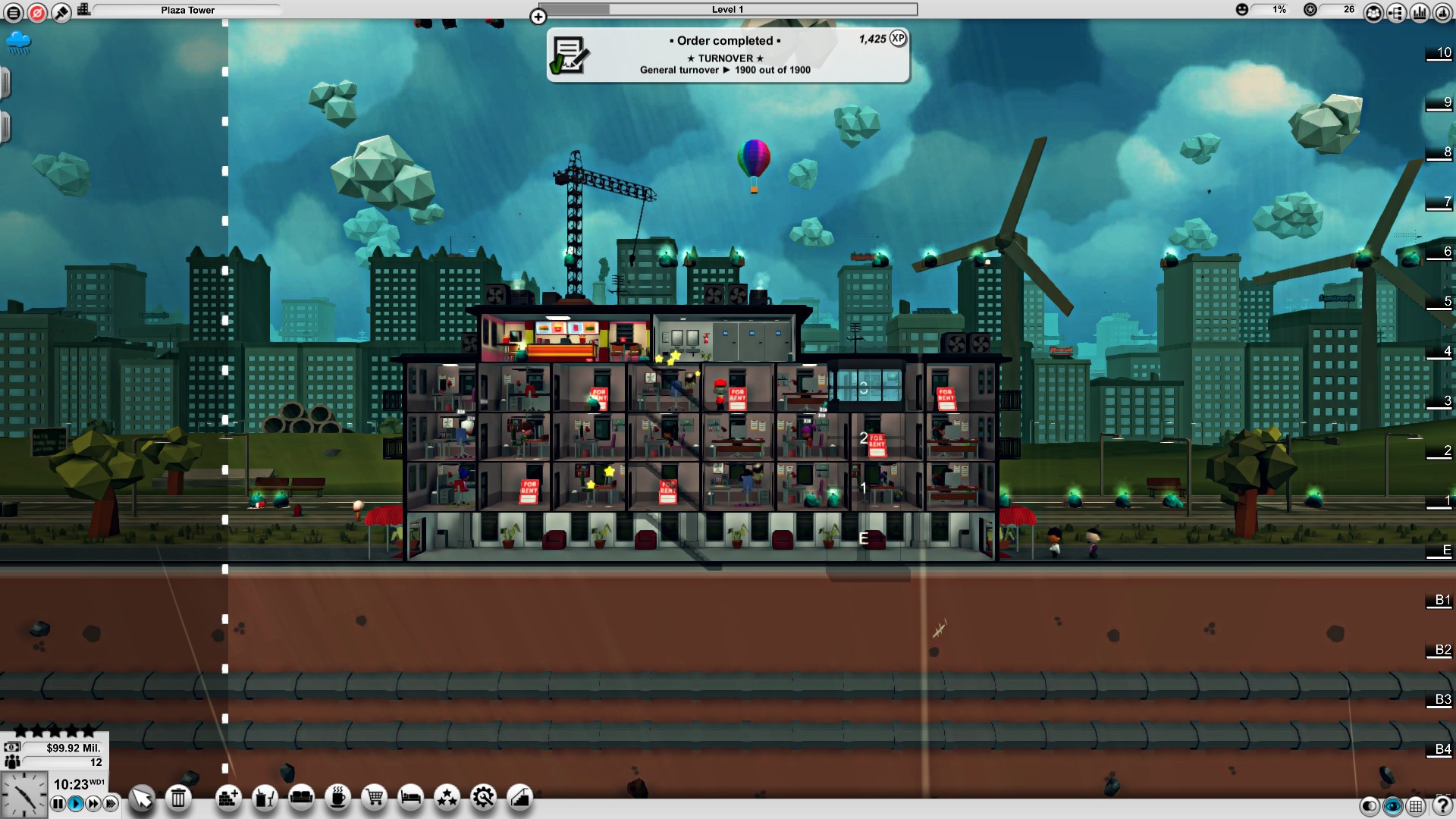Viewport: 1456px width, 819px height.
Task: Select the cursor selection tool
Action: [142, 798]
